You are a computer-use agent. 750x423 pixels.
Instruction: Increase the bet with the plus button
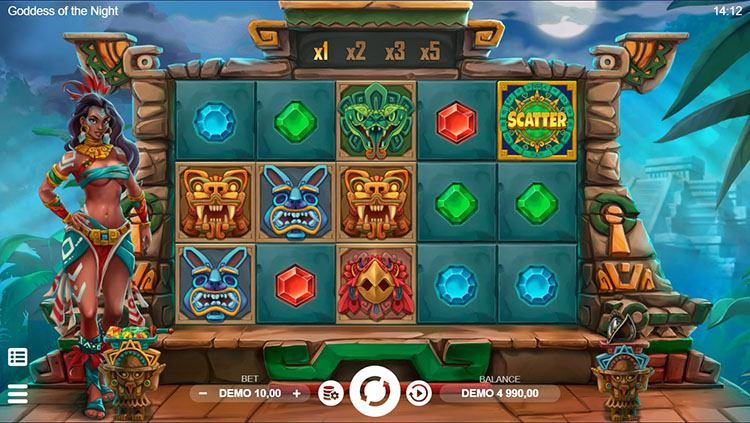[296, 394]
